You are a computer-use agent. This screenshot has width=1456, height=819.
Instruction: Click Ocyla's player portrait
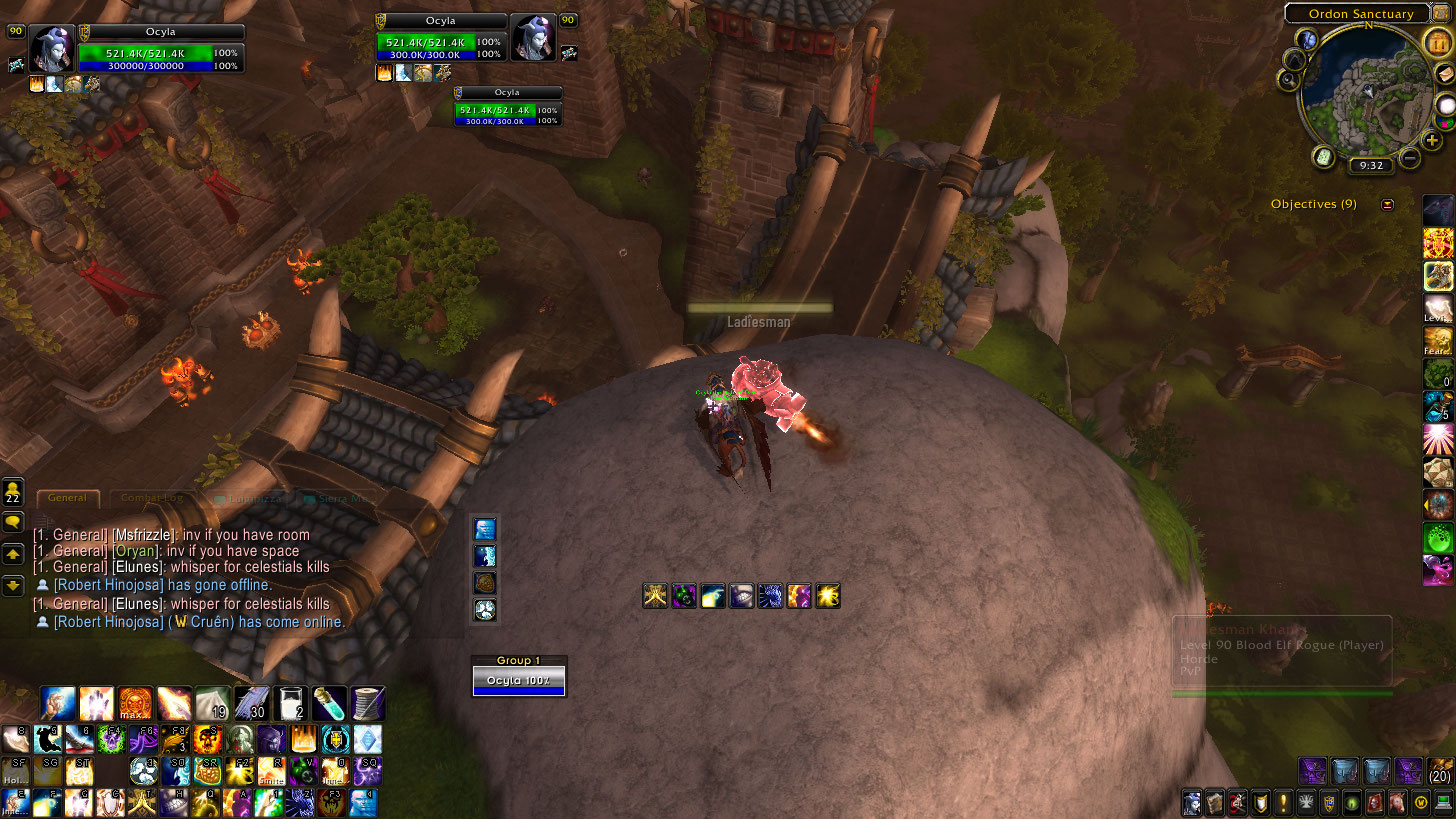51,48
